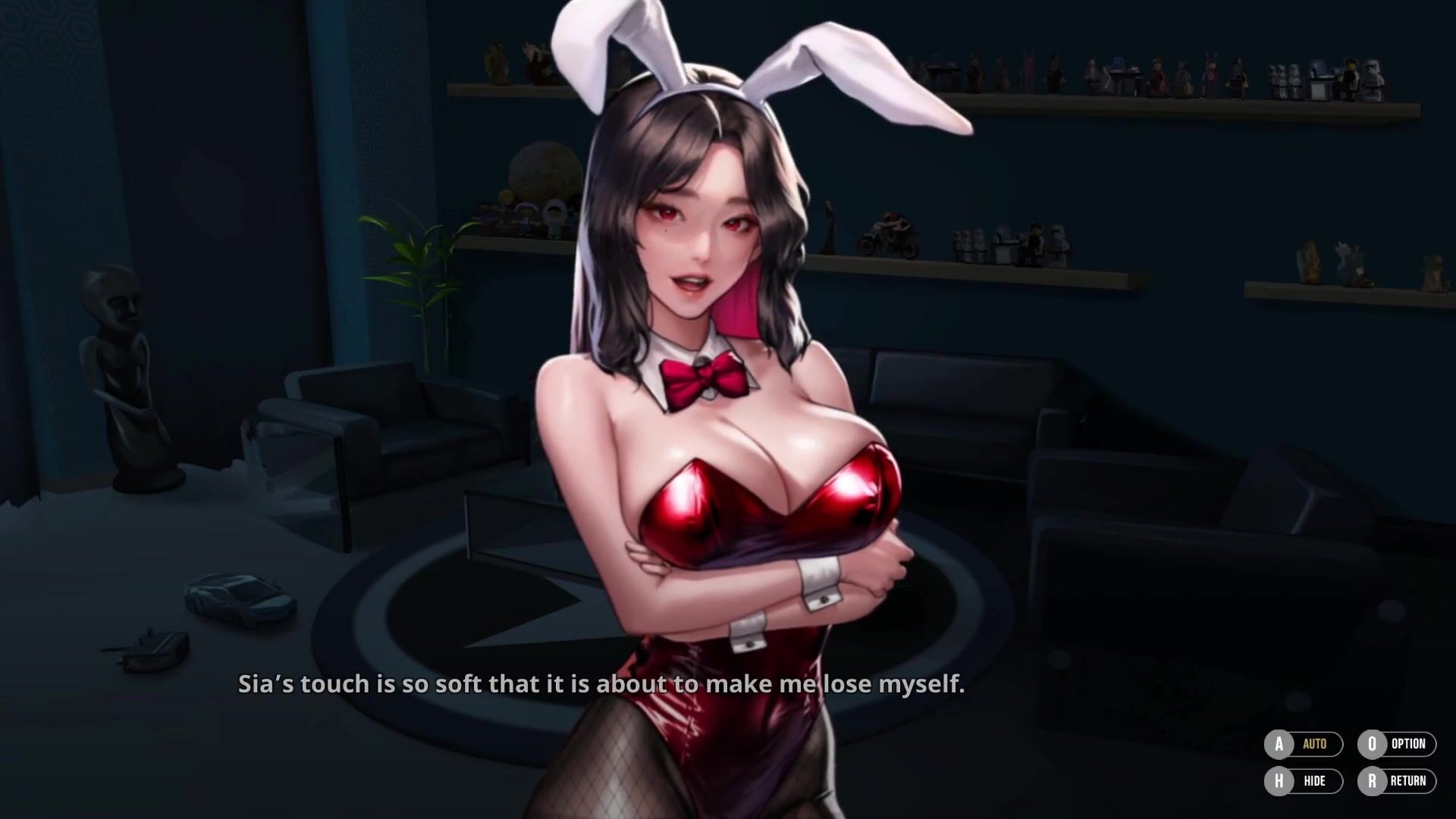Open the OPTION menu
1456x819 pixels.
click(x=1396, y=744)
